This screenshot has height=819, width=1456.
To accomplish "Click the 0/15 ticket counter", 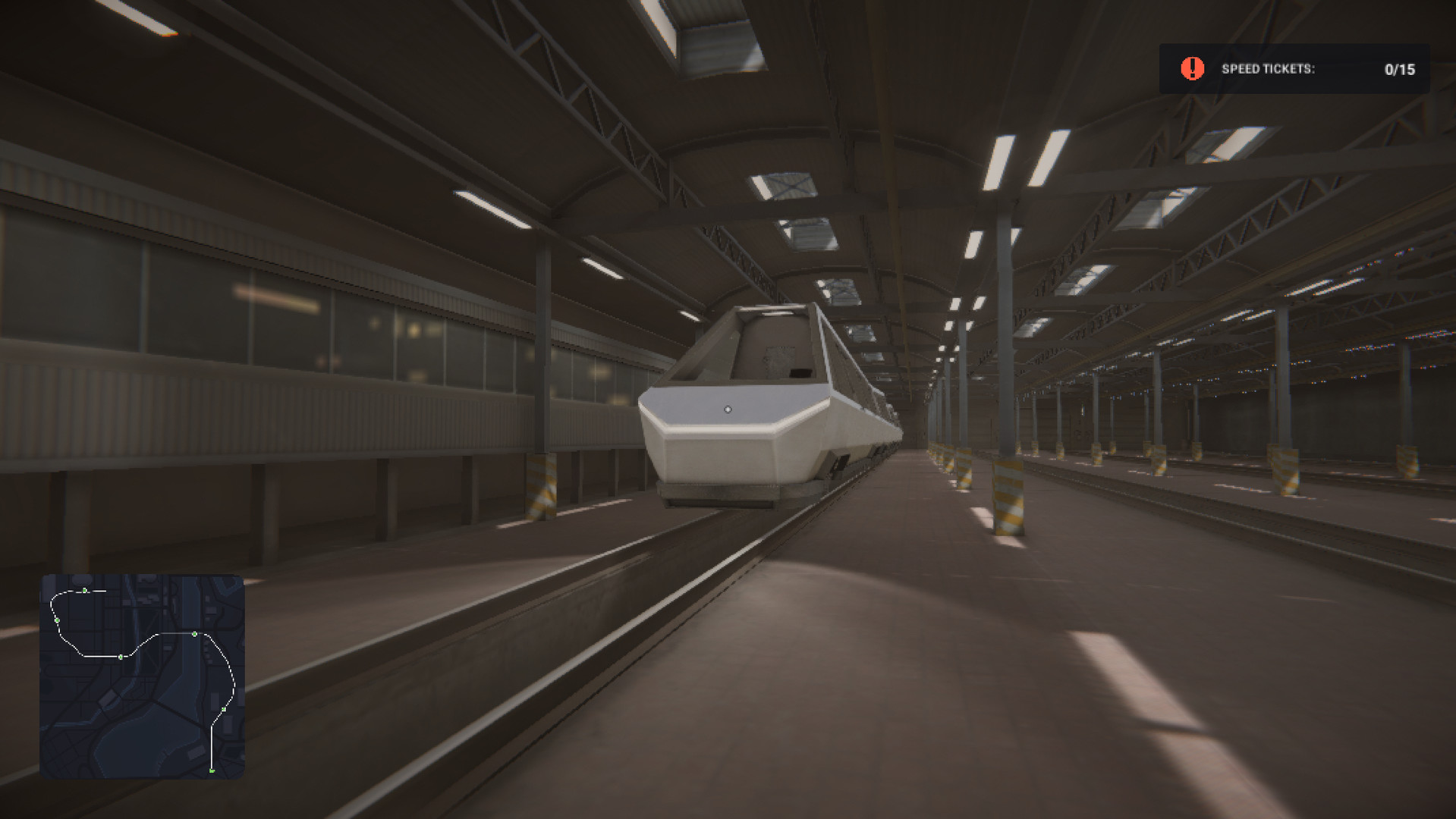I will click(1399, 69).
